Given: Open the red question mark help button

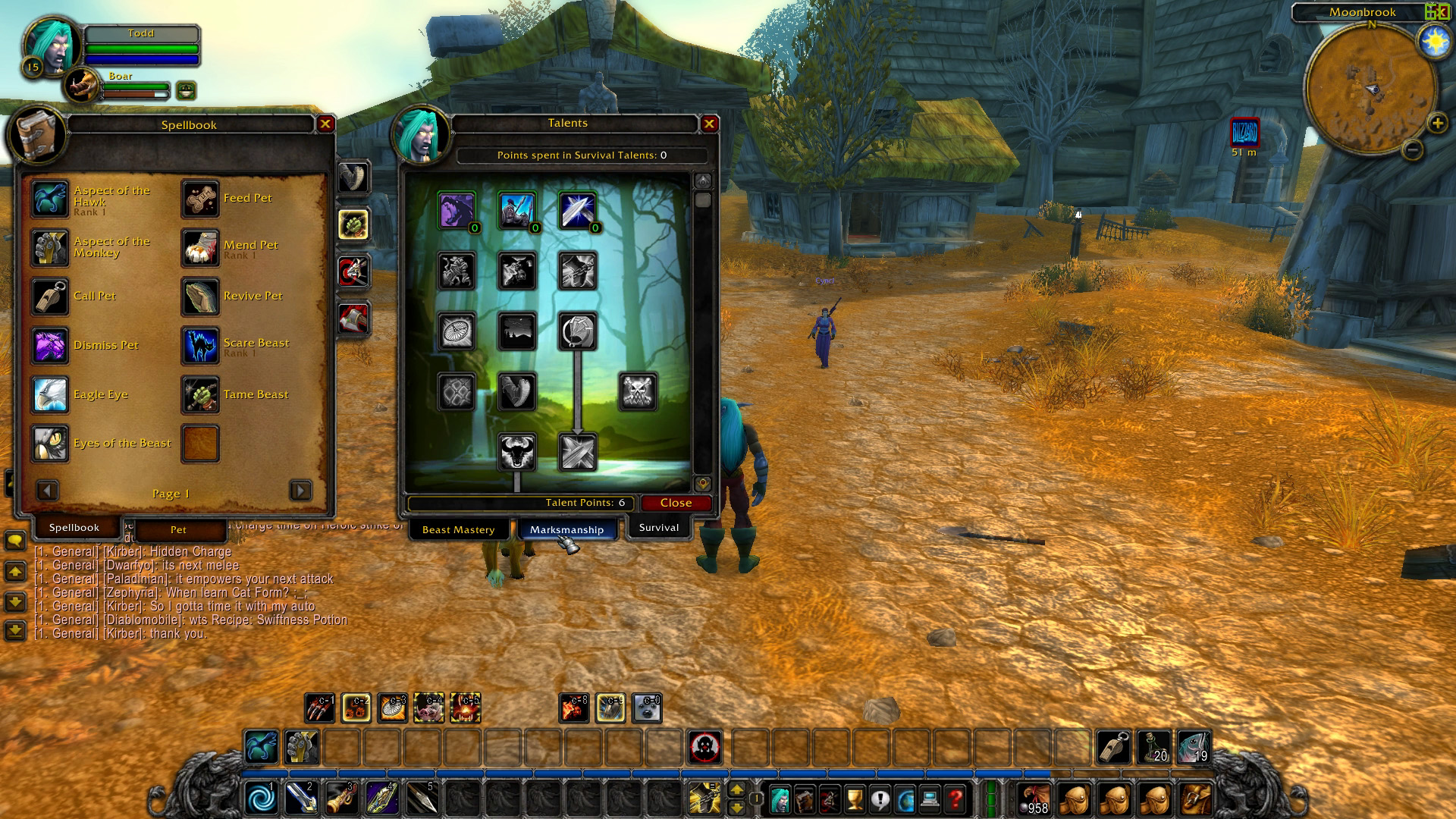Looking at the screenshot, I should [955, 799].
